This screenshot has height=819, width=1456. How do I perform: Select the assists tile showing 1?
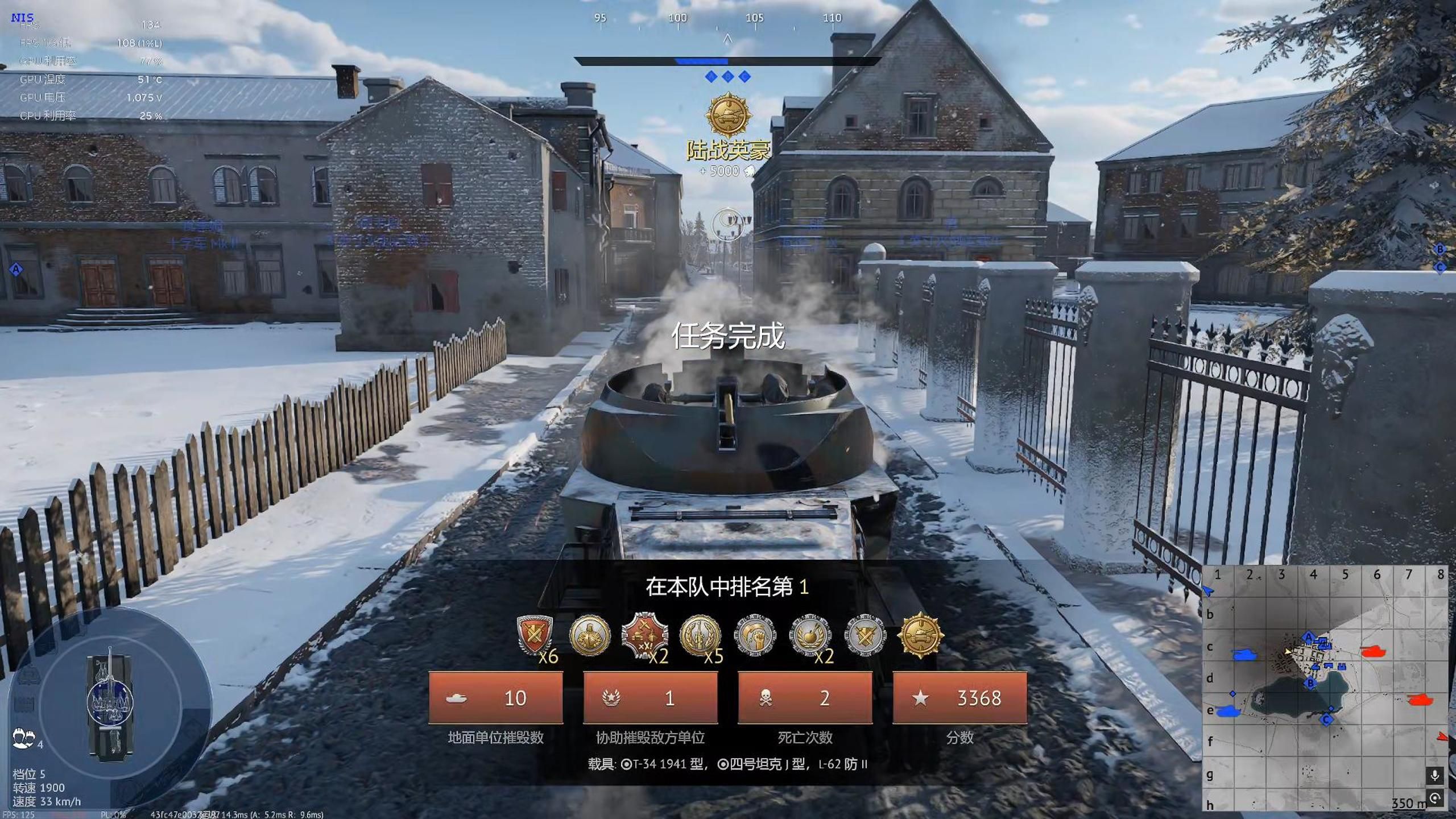coord(650,698)
